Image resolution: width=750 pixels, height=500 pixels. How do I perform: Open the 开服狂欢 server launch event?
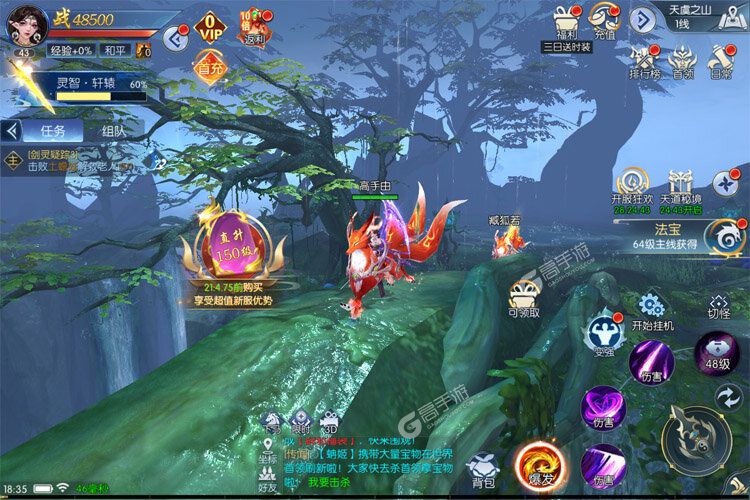tap(632, 186)
